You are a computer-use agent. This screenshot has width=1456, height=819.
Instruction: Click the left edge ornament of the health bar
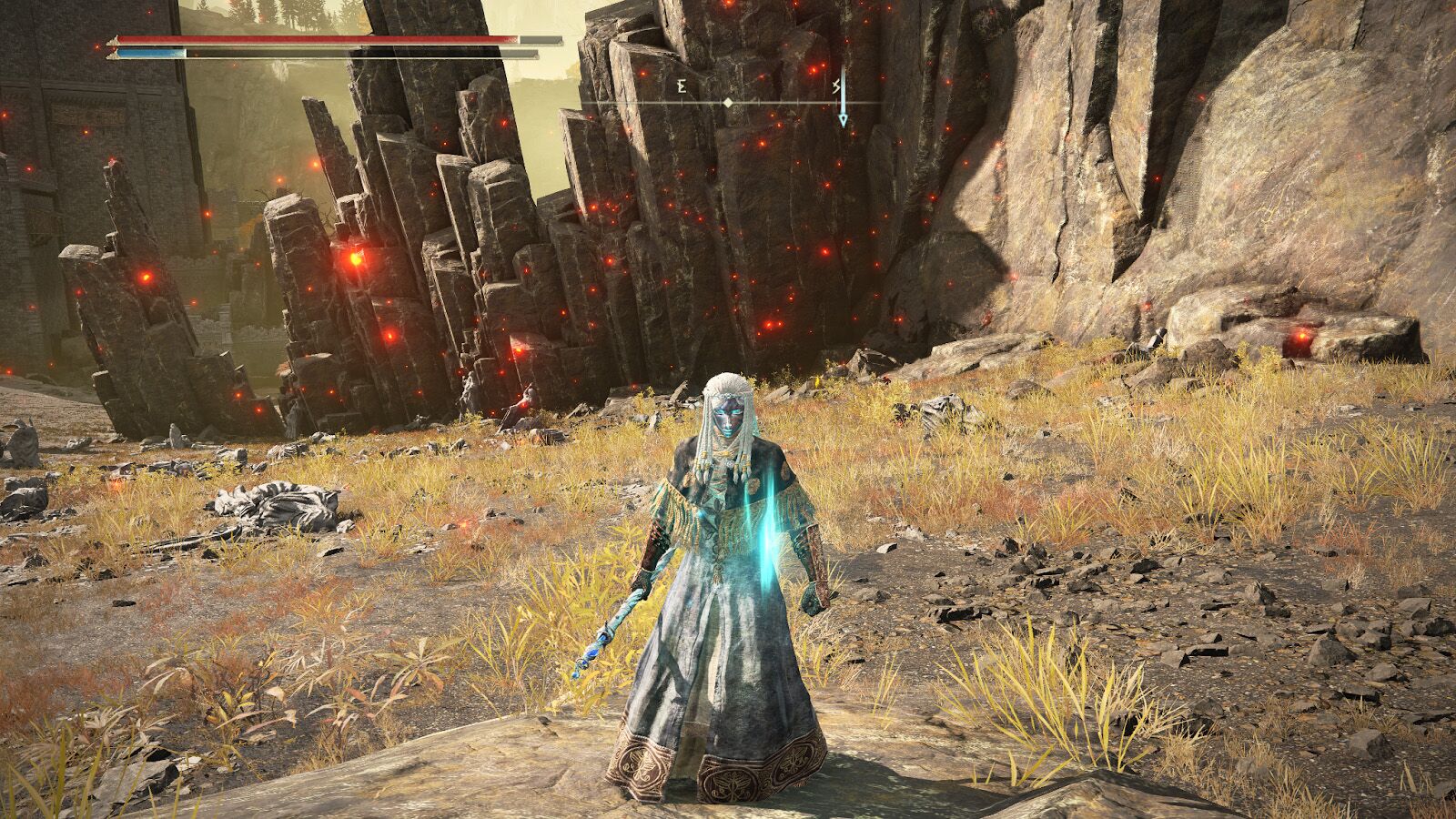coord(113,40)
